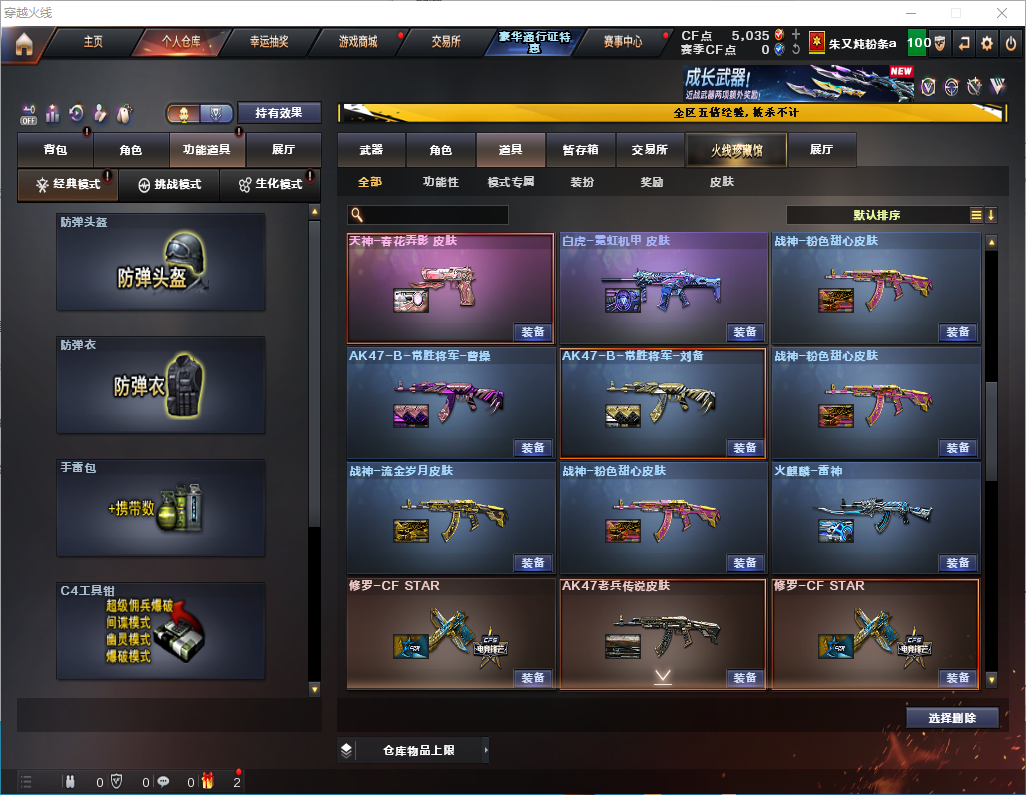The image size is (1026, 795).
Task: Choose the 防弹头盔 helmet item
Action: click(x=161, y=262)
